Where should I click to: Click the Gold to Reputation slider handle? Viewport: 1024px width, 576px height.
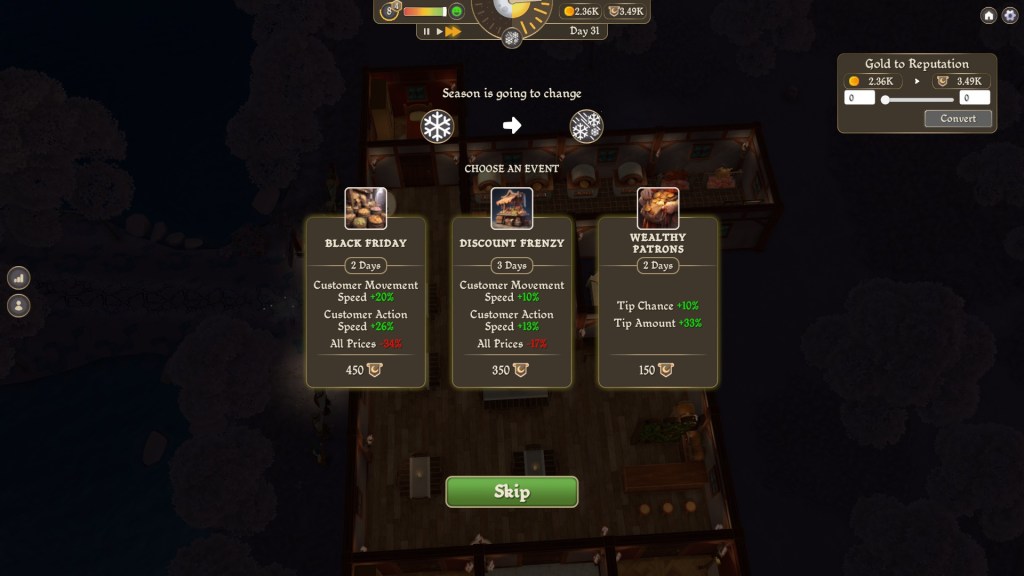click(x=885, y=99)
